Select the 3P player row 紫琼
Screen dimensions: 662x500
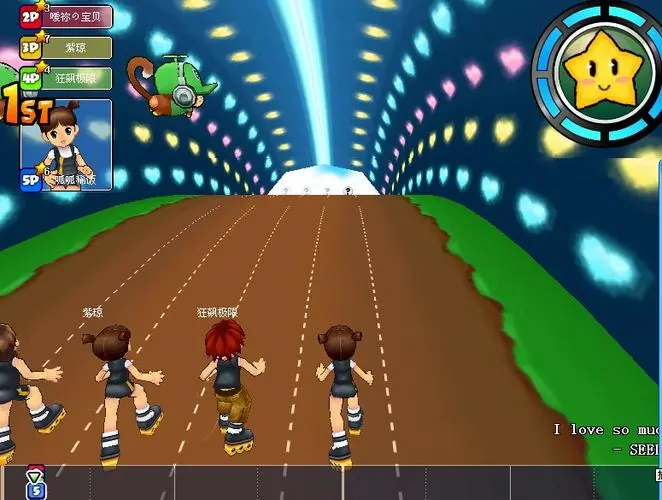(67, 47)
